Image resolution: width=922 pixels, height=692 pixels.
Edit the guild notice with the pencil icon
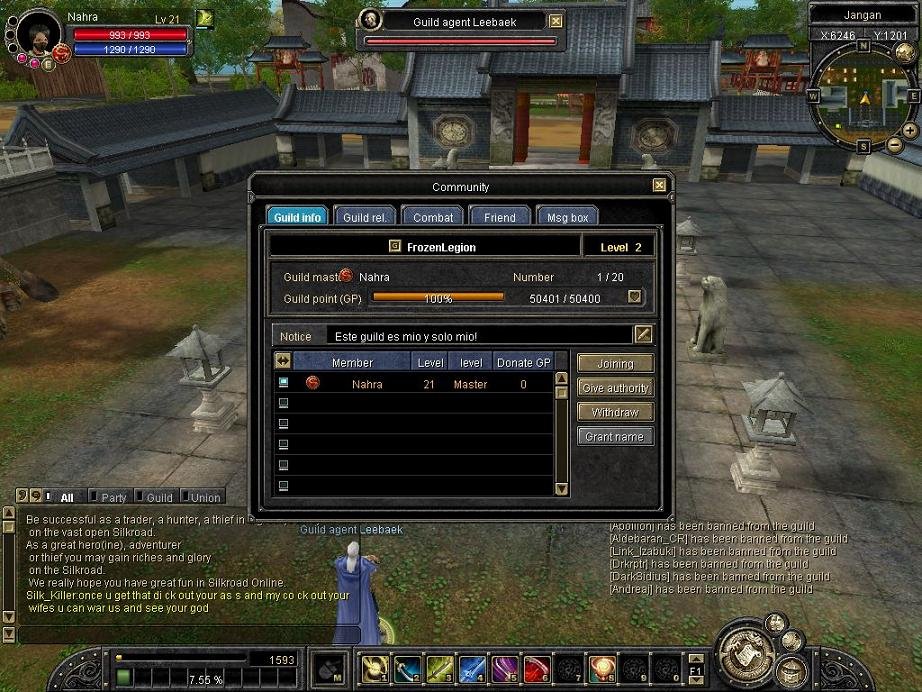pos(643,335)
